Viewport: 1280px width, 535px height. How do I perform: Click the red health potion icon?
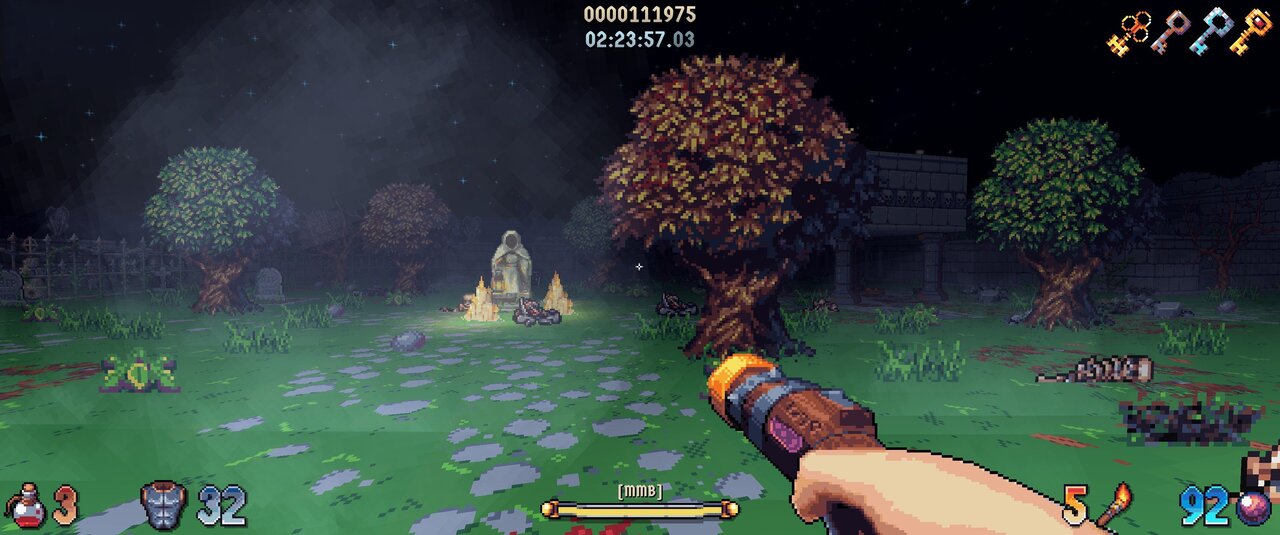click(27, 506)
